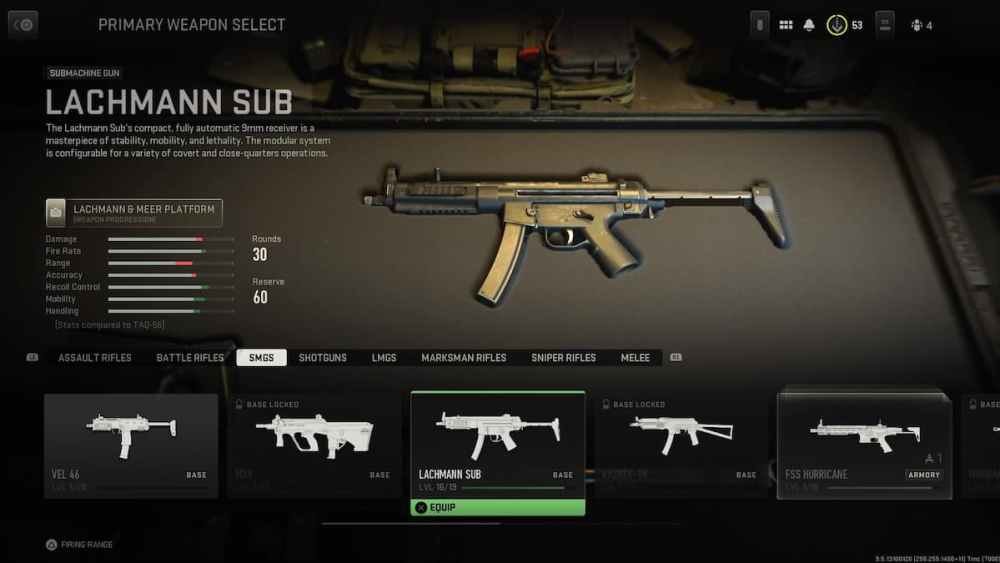This screenshot has width=1000, height=563.
Task: View the player rank emblem
Action: (x=837, y=25)
